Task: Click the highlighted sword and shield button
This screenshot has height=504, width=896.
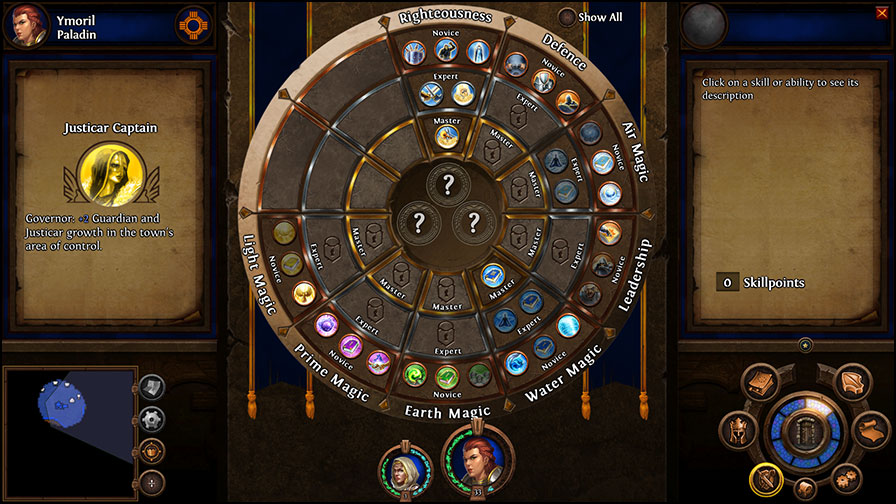Action: (x=765, y=478)
